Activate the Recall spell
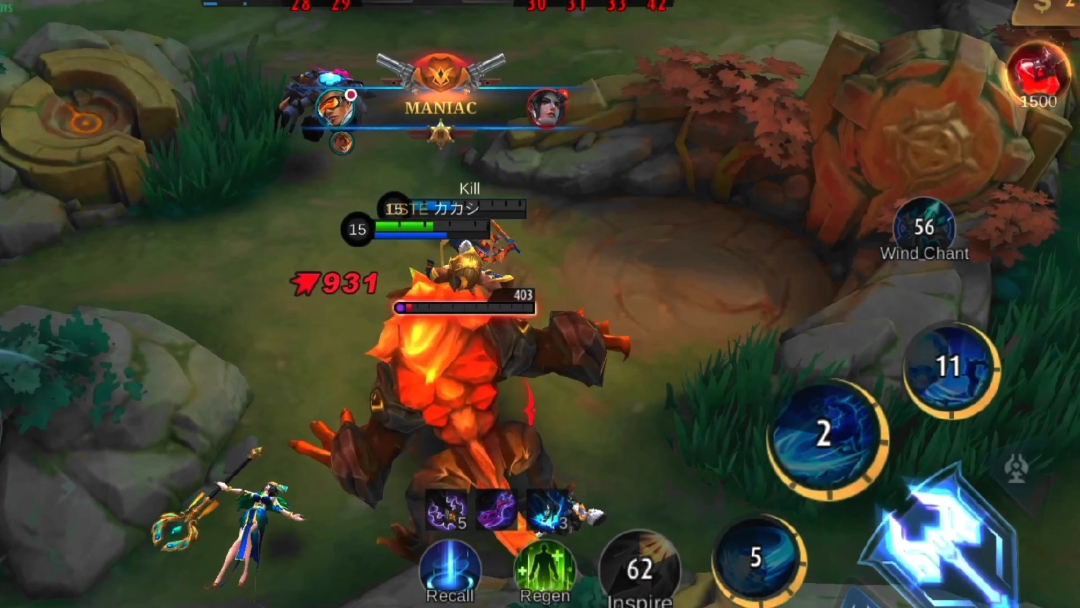 [x=450, y=568]
